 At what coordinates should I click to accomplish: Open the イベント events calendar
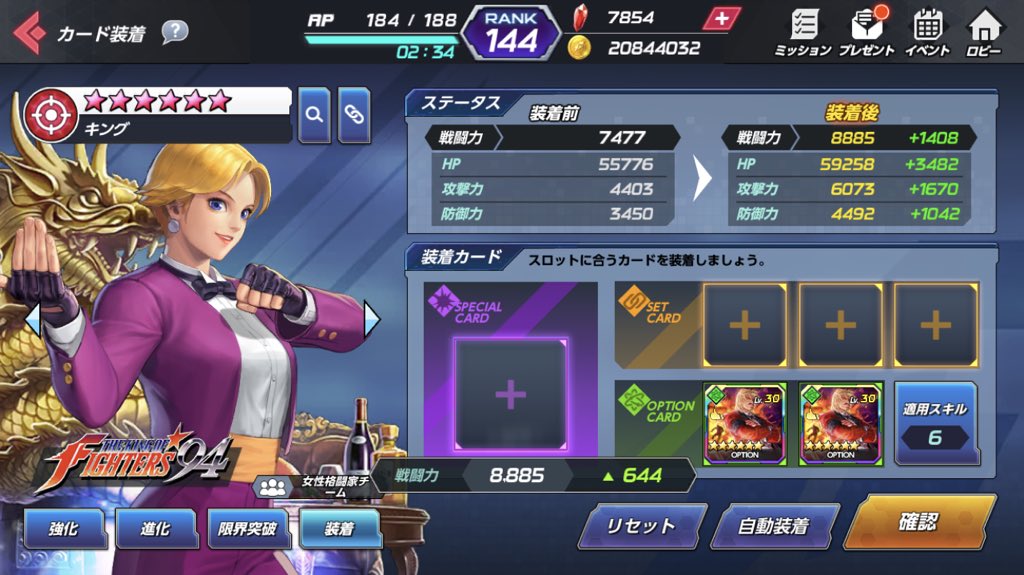coord(927,32)
